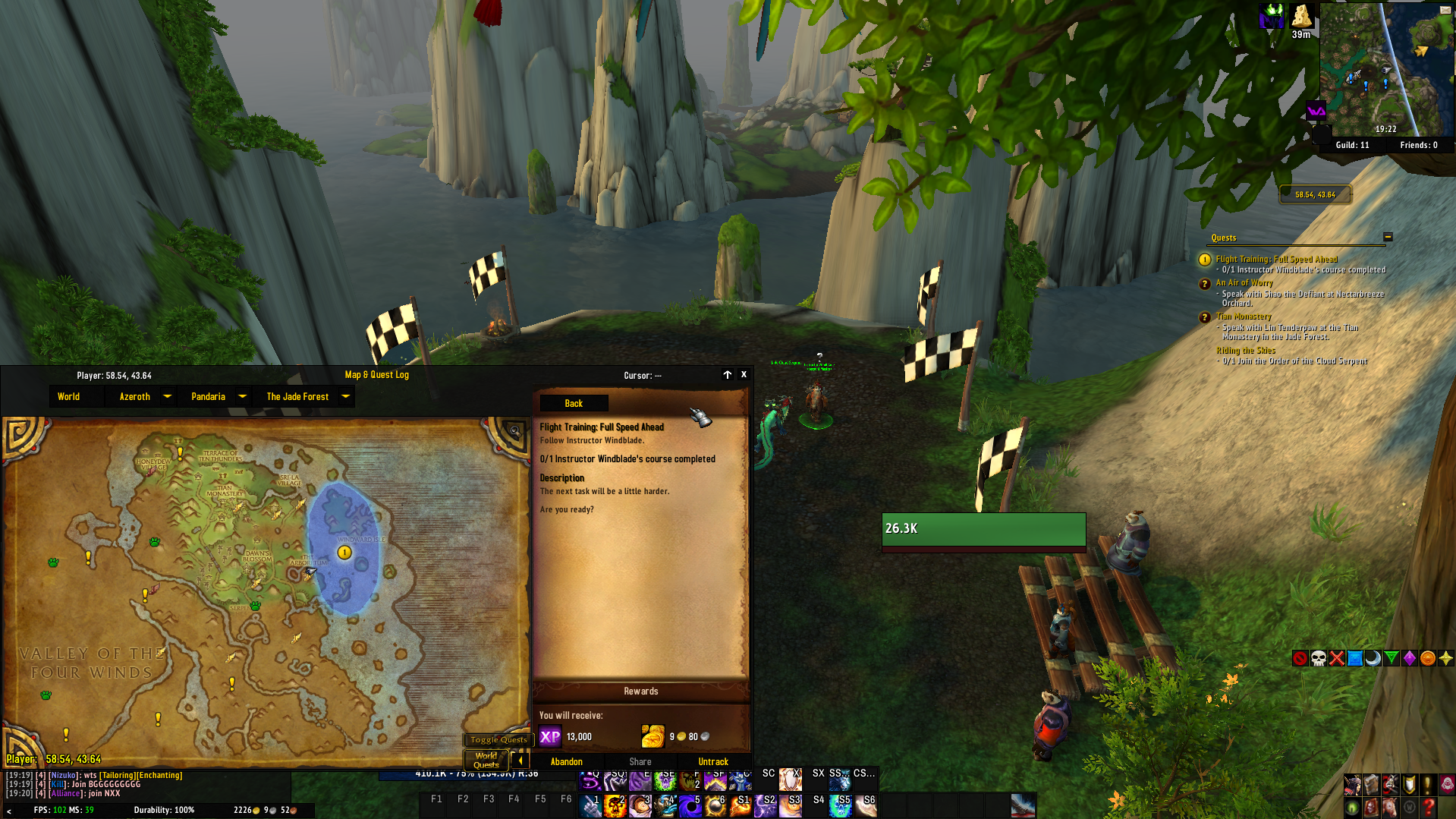Toggle Quests on the map
Screen dimensions: 1456x819
tap(498, 739)
